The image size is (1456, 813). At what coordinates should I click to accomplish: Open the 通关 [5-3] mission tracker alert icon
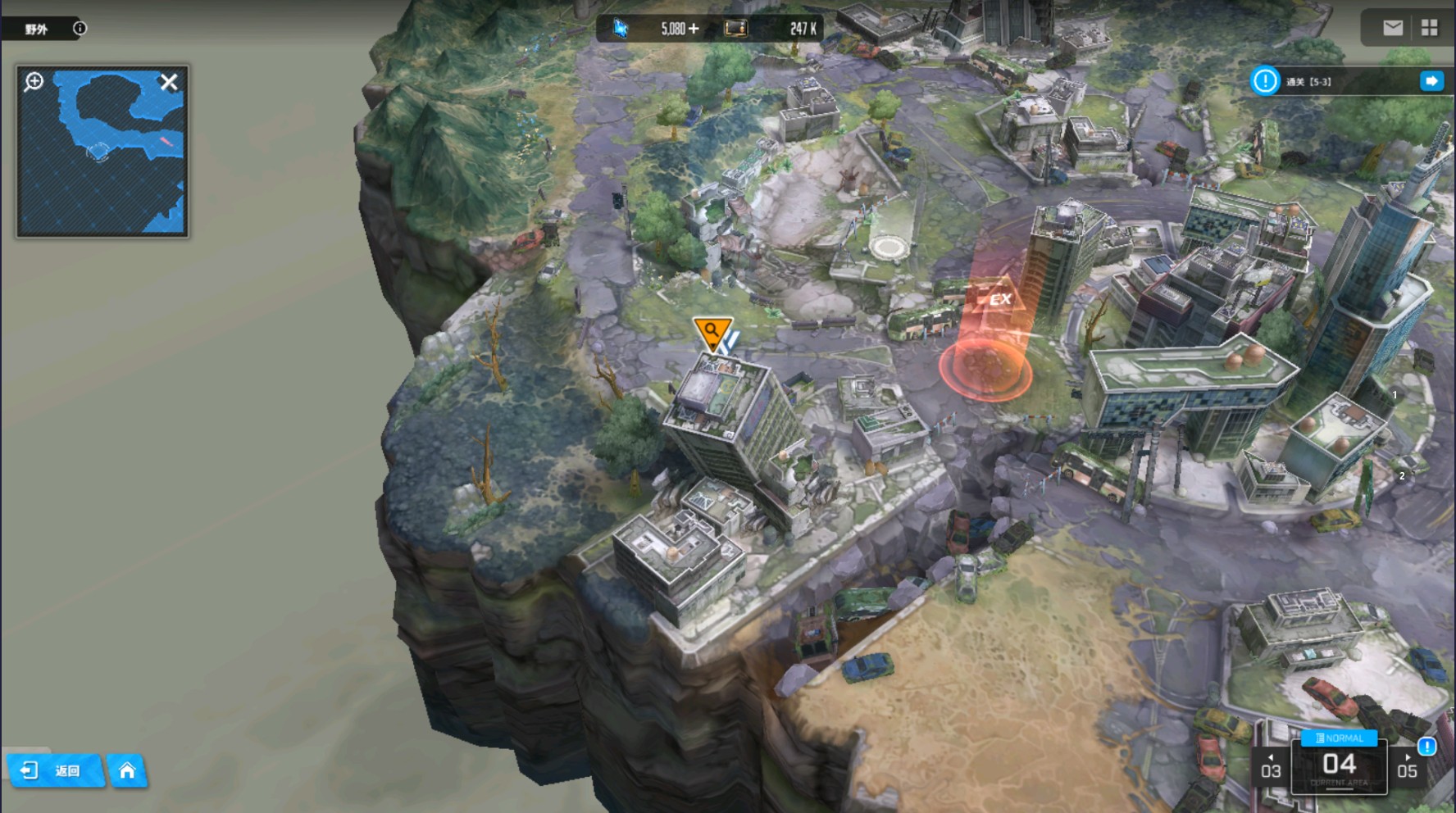(1265, 80)
